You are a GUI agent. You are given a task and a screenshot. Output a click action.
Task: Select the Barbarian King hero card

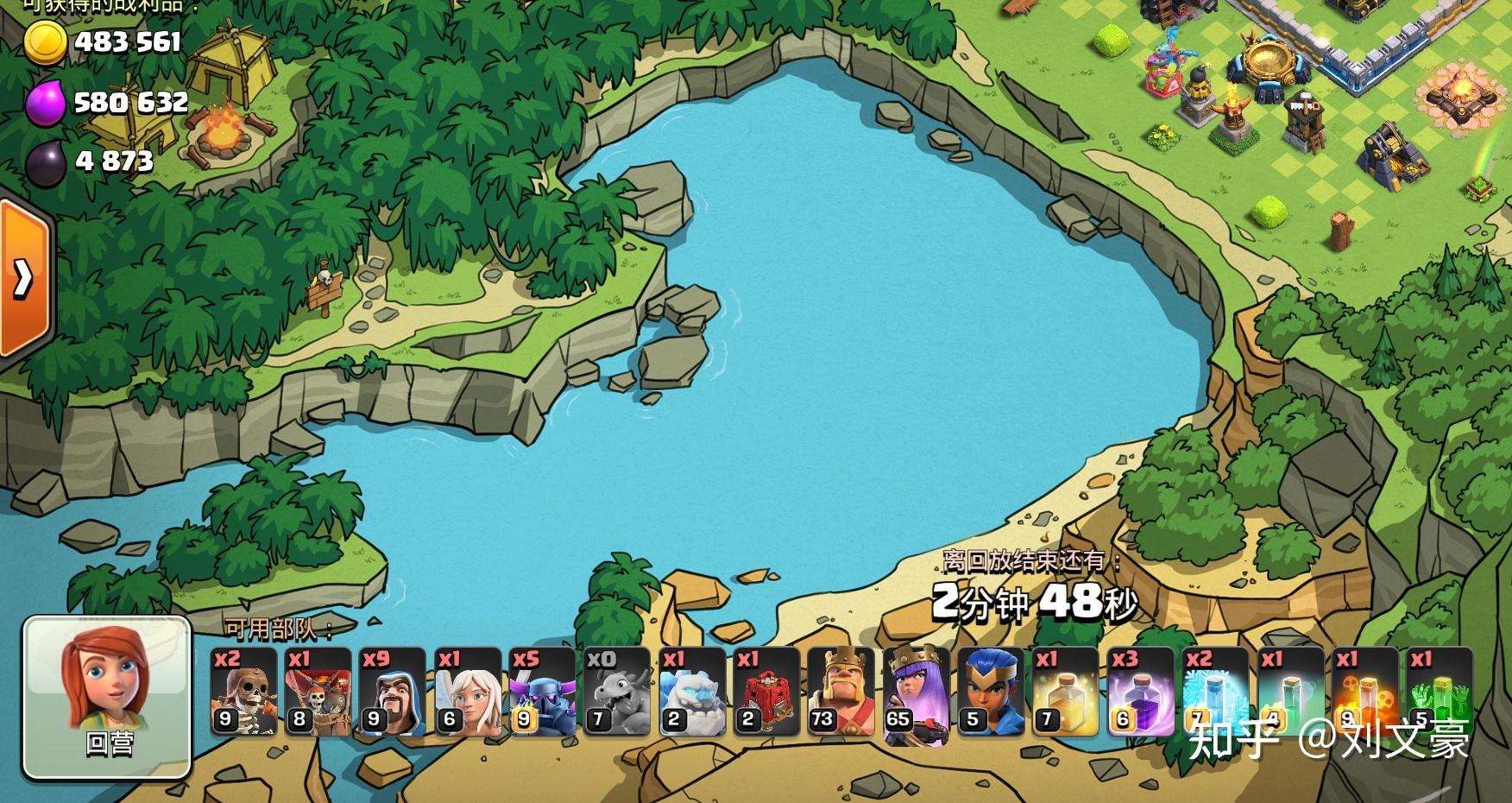[x=841, y=692]
